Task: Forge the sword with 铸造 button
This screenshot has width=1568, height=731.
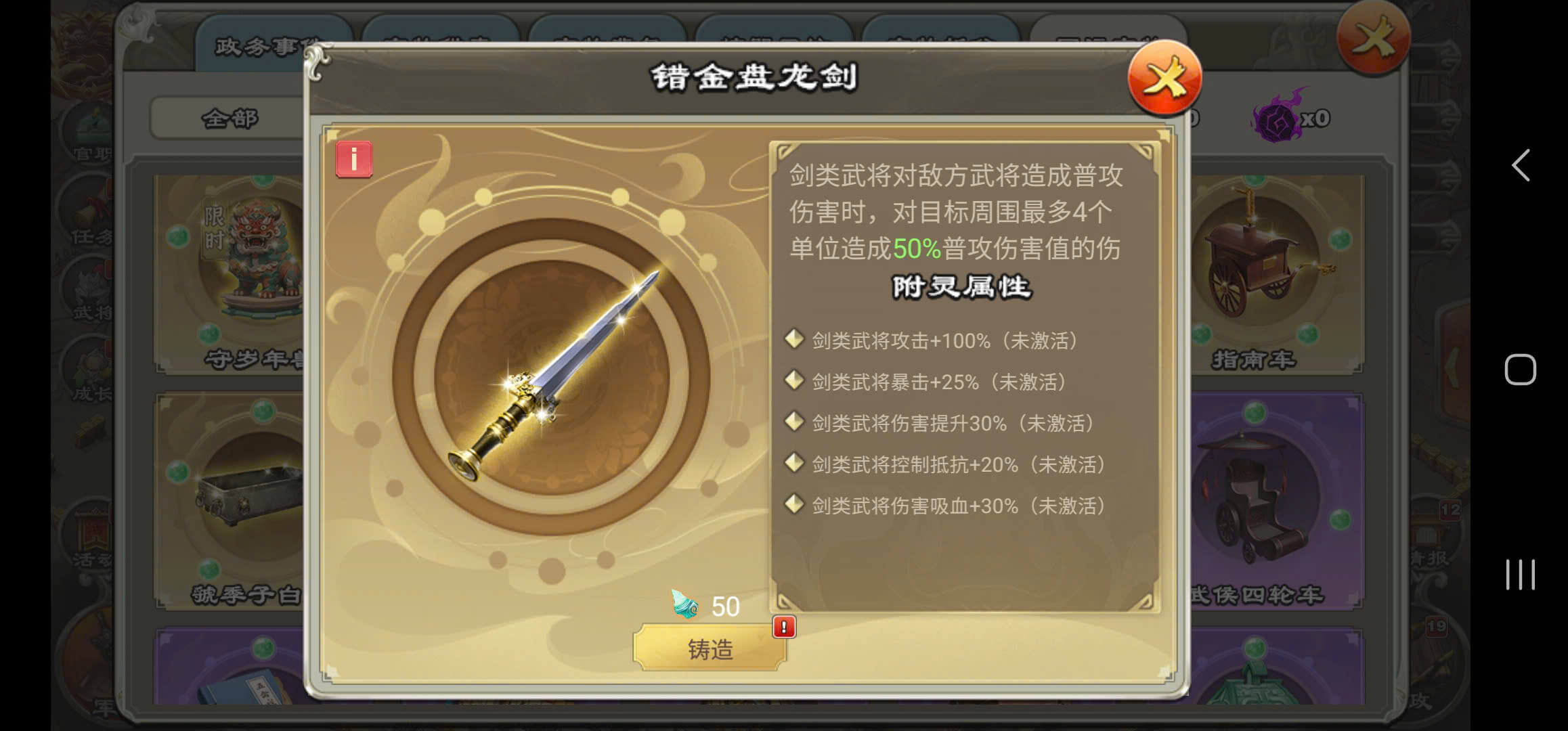Action: pos(710,648)
